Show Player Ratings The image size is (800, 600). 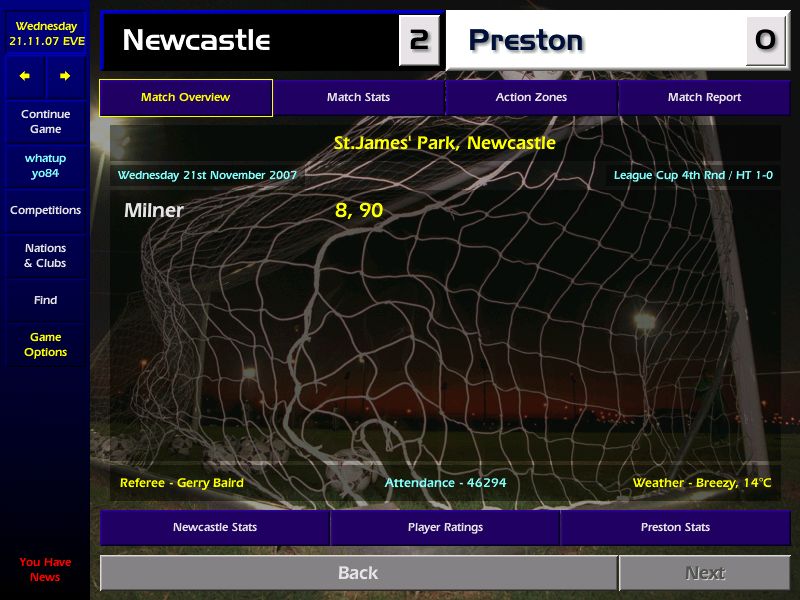tap(445, 527)
